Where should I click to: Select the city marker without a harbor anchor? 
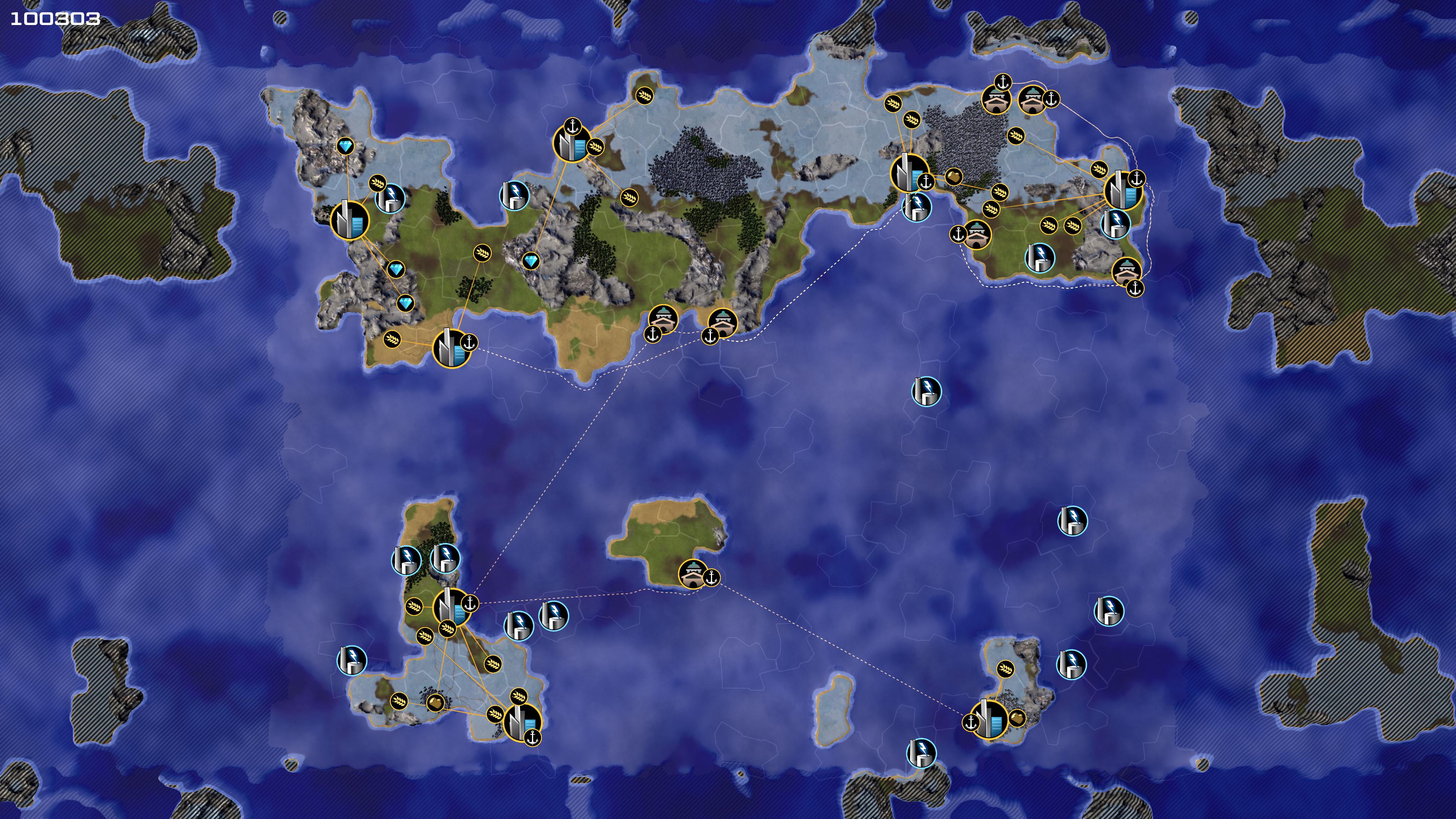click(x=349, y=219)
